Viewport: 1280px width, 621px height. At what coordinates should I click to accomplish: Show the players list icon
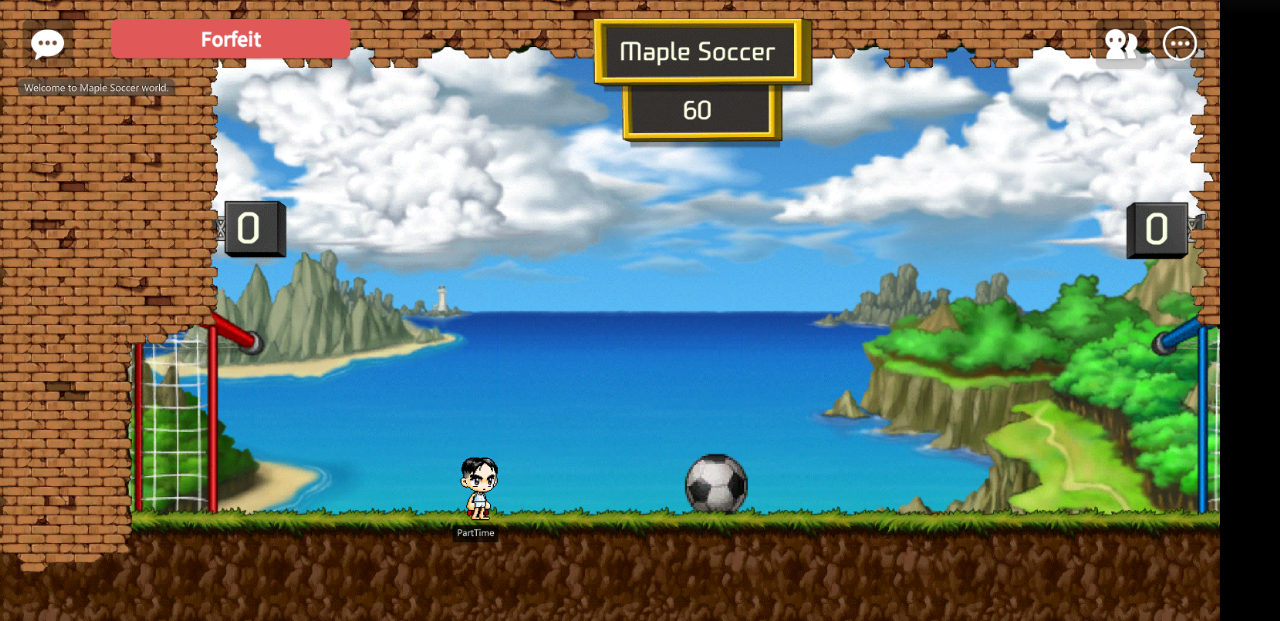click(1120, 44)
